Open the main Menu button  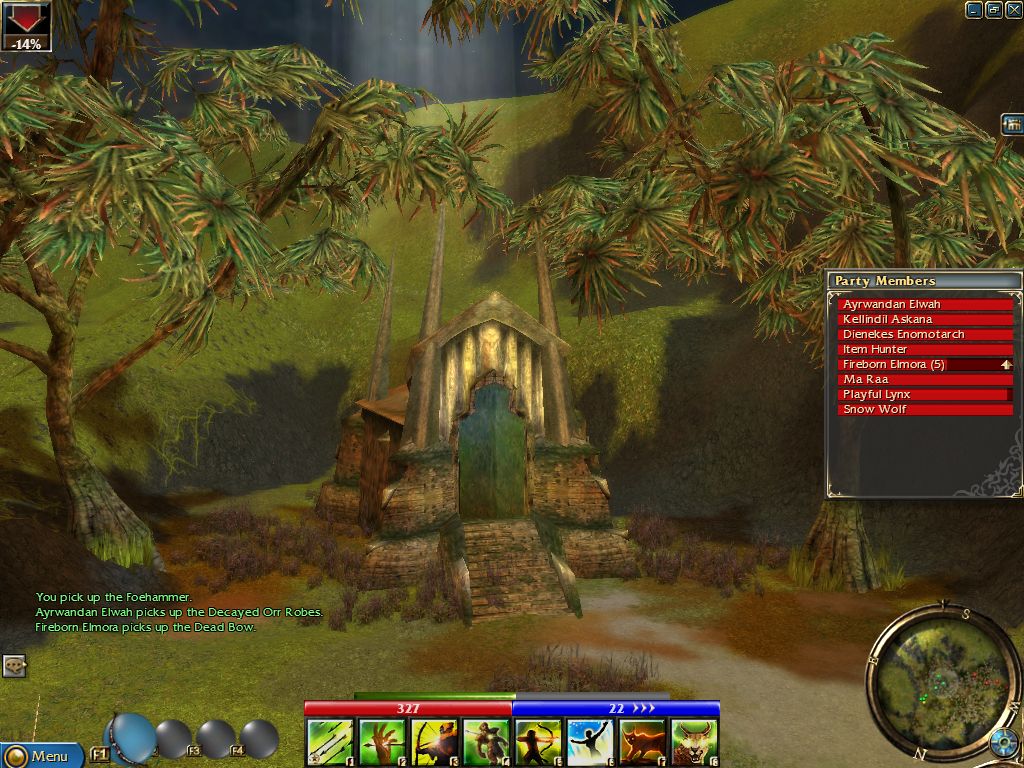pyautogui.click(x=42, y=756)
